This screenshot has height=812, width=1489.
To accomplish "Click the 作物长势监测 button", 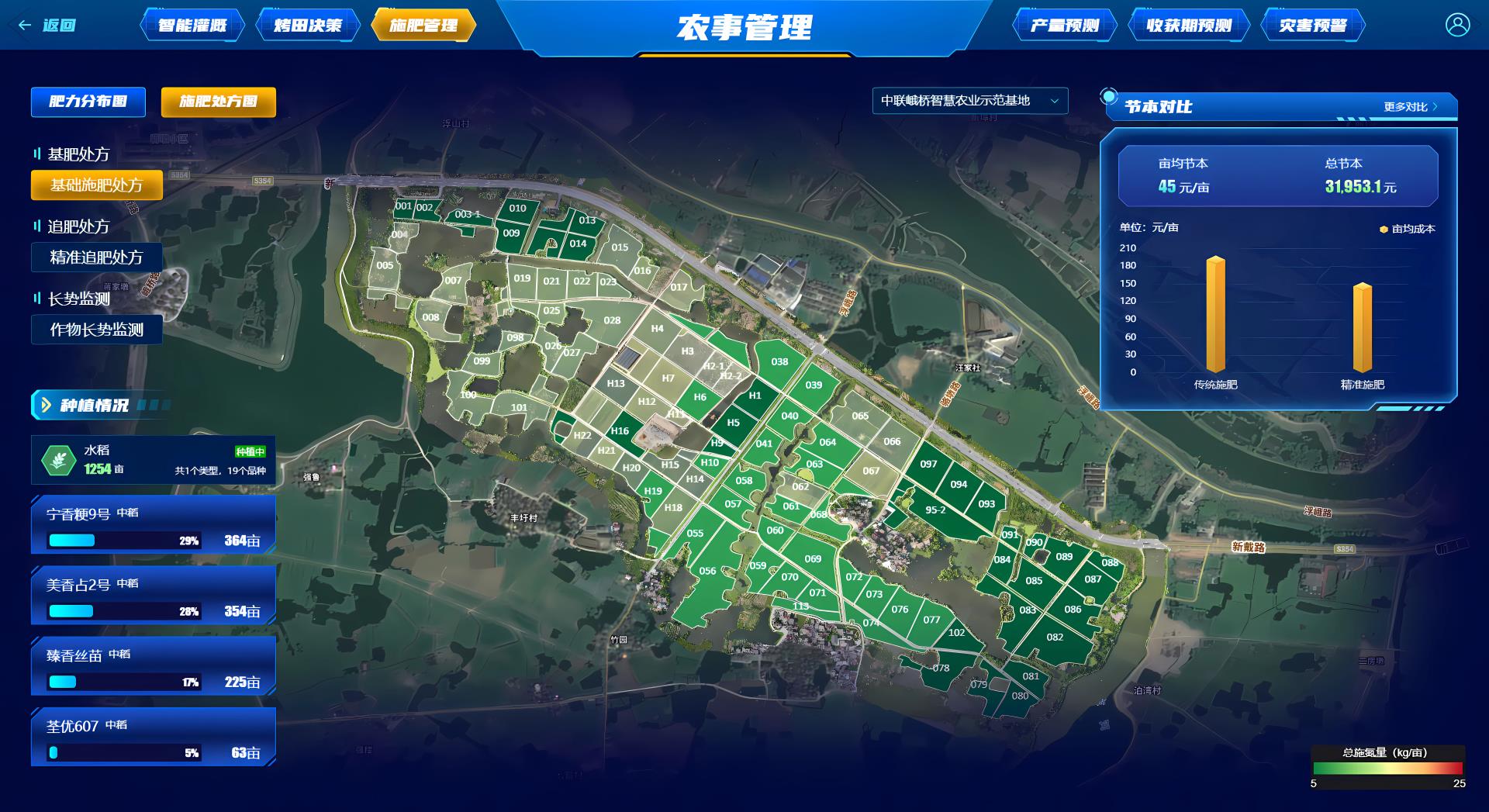I will [96, 330].
